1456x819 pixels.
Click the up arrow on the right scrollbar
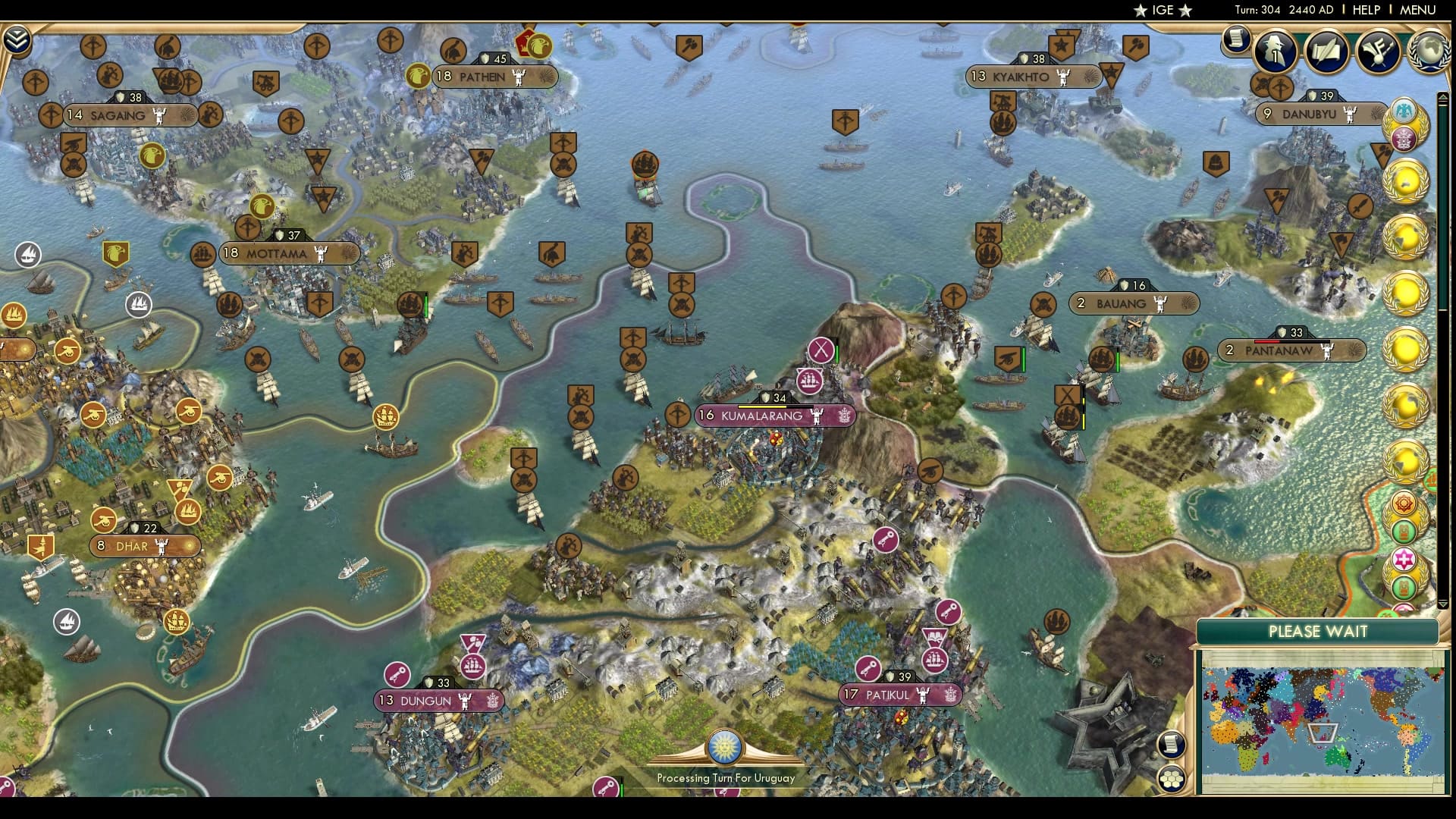coord(1442,97)
